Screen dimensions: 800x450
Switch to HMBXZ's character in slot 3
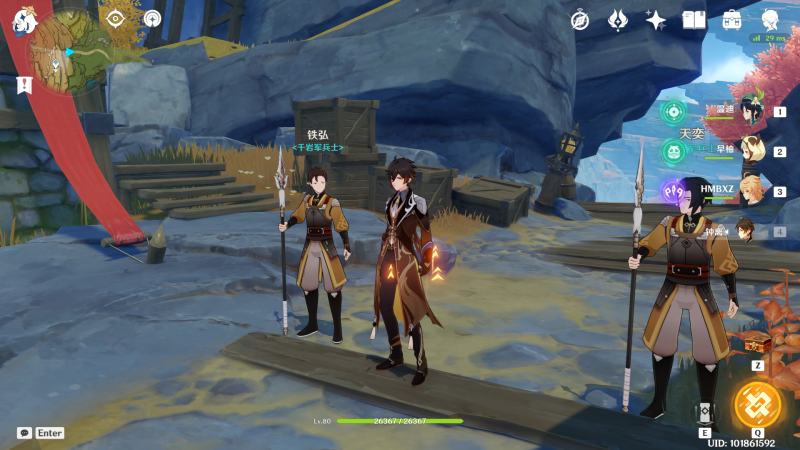752,191
